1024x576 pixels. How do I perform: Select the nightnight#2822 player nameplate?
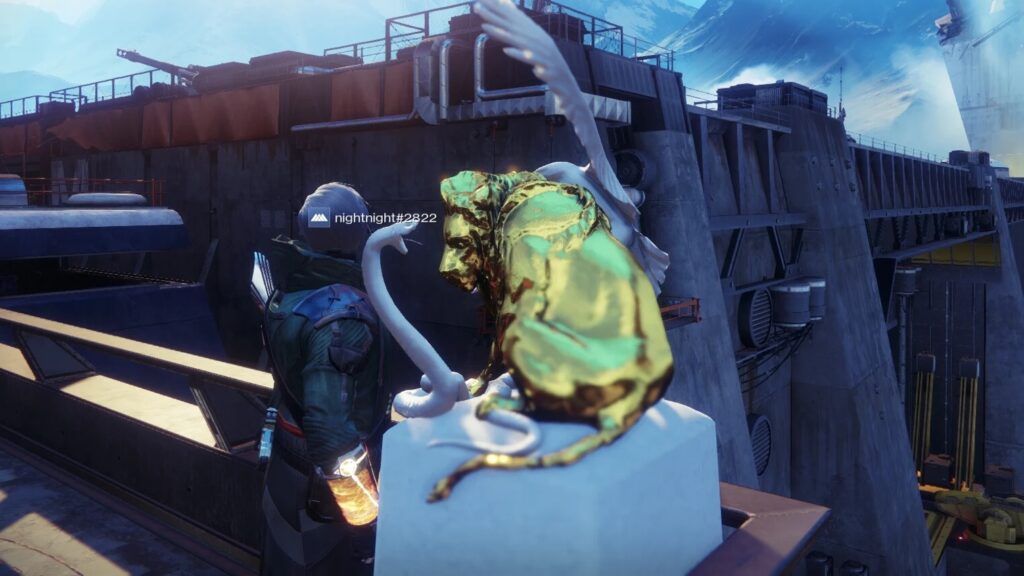pos(372,217)
